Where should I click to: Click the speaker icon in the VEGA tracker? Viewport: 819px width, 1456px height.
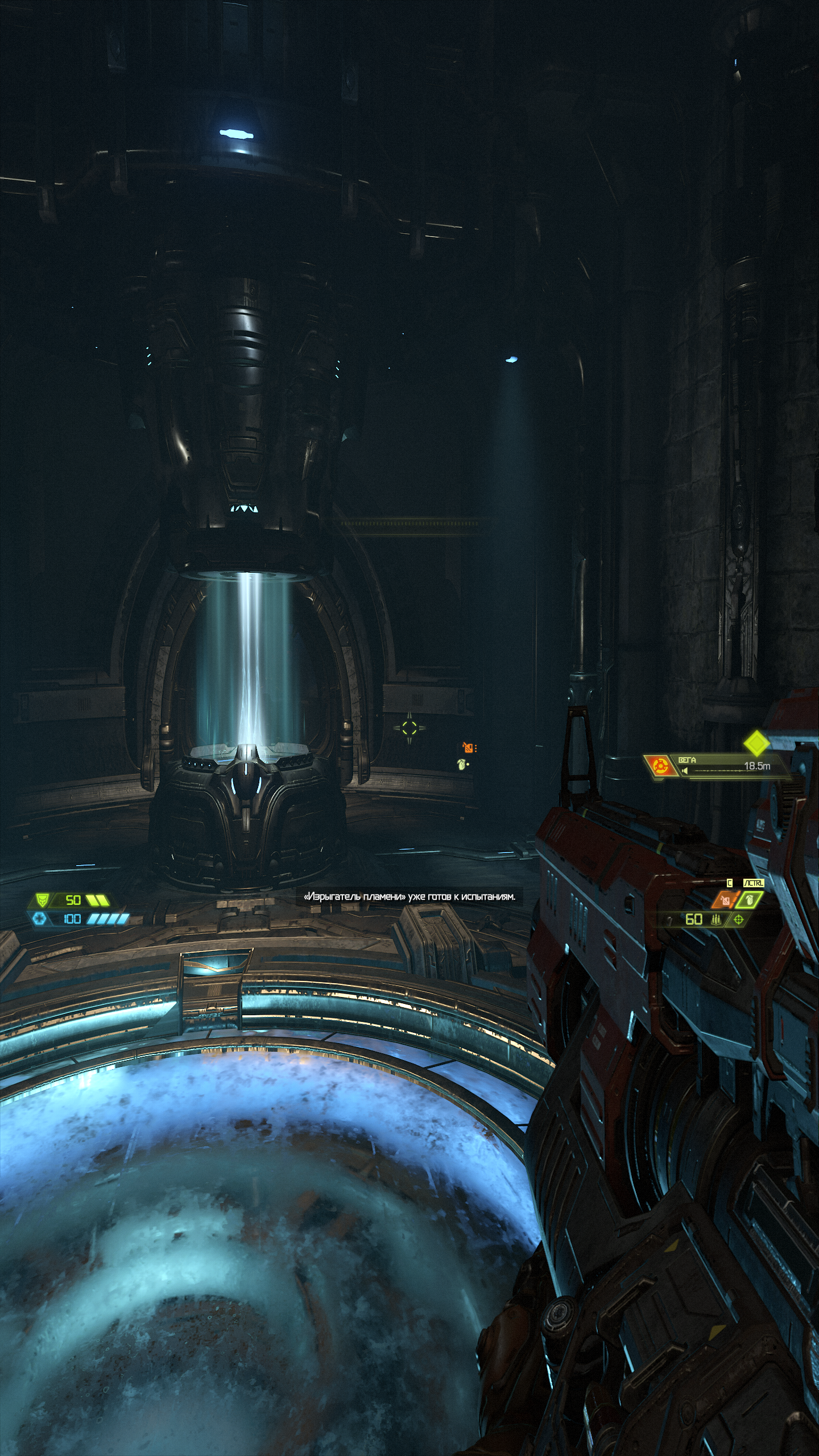pos(685,771)
